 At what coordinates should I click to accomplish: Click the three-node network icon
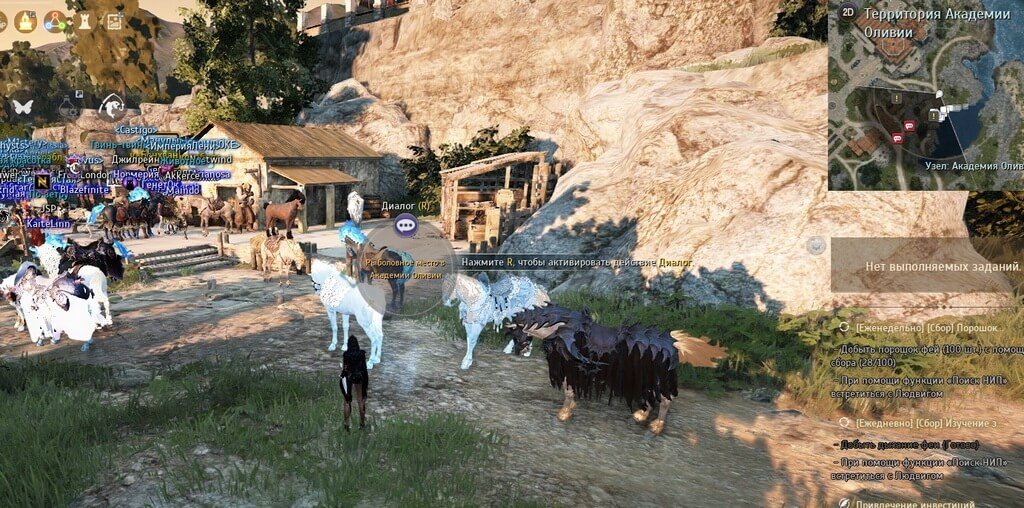55,21
